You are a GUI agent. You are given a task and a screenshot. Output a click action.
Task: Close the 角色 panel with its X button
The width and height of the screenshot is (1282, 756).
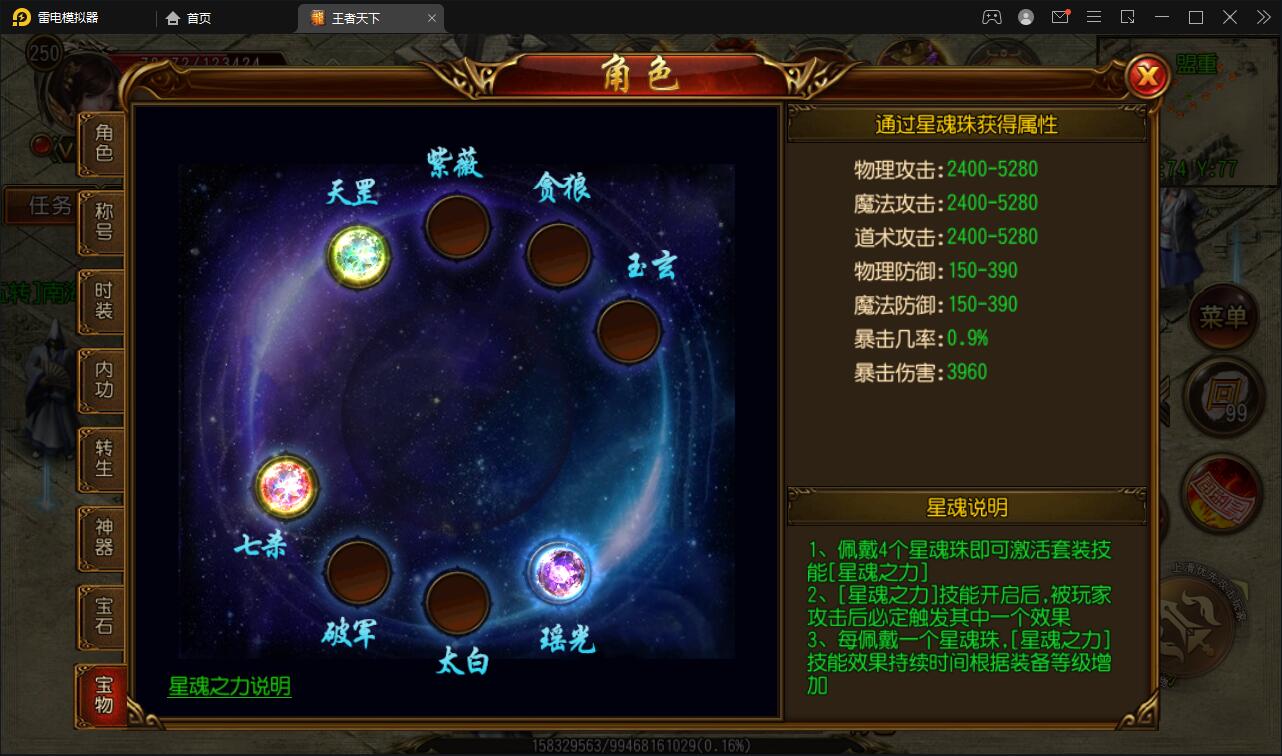(1146, 74)
